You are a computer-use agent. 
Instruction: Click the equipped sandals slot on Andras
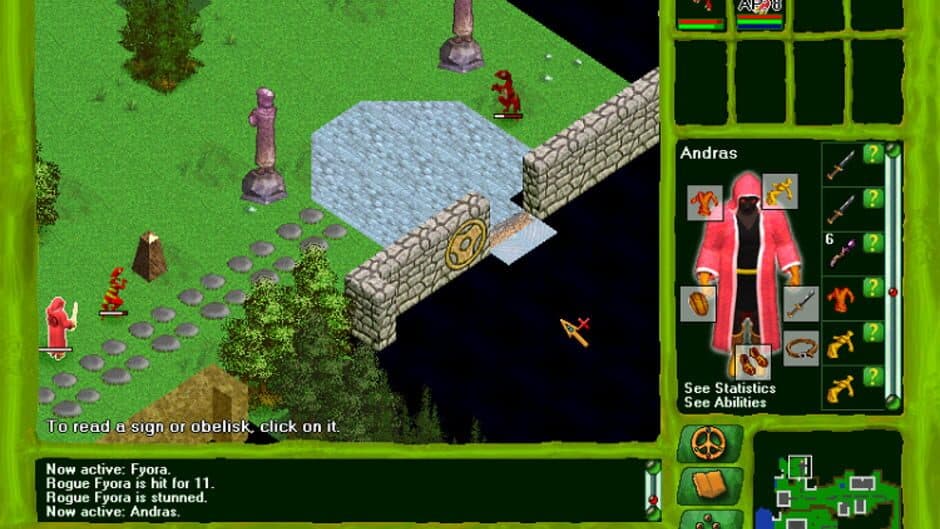pos(753,362)
